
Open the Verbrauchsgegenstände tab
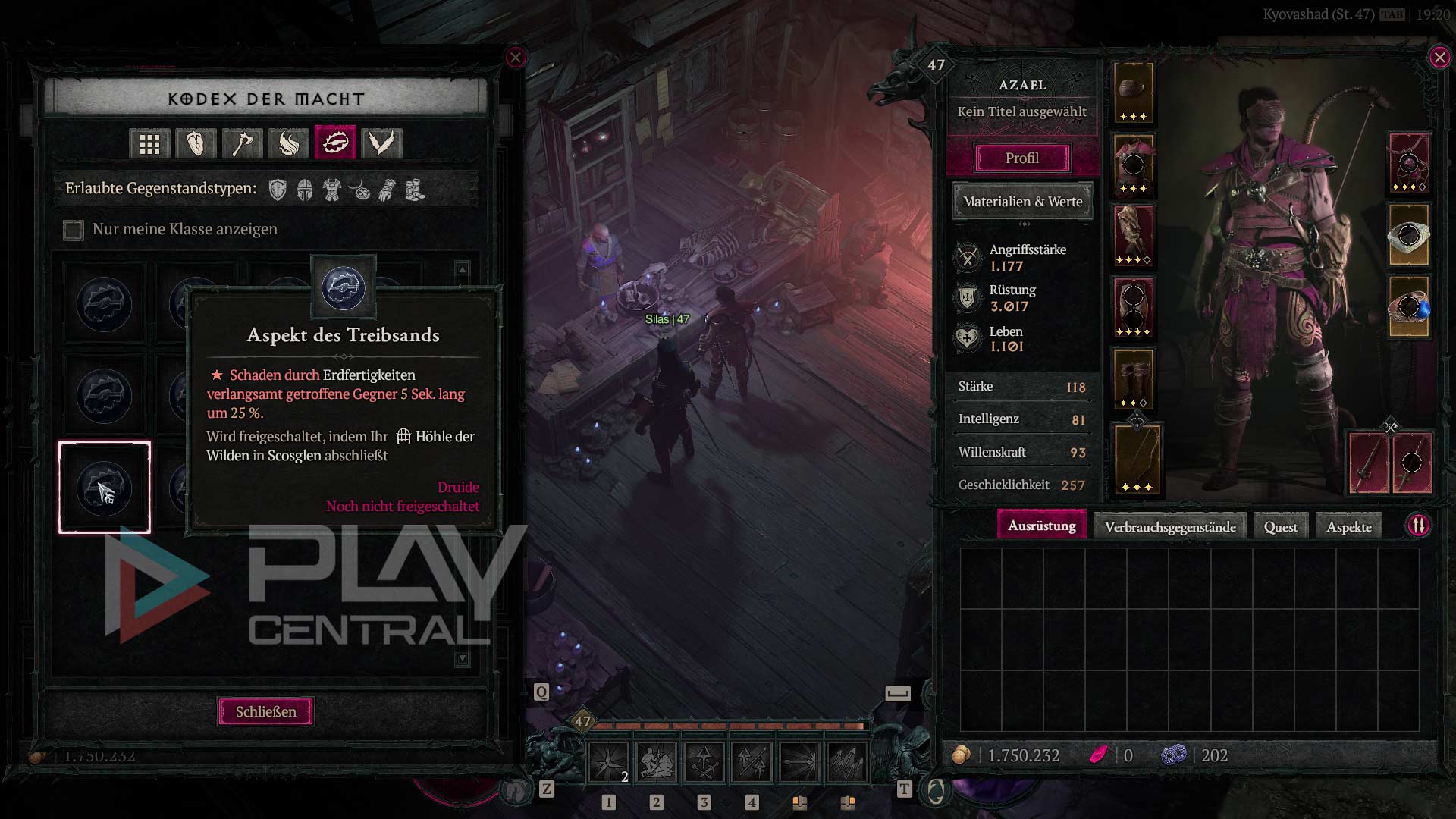(x=1169, y=527)
